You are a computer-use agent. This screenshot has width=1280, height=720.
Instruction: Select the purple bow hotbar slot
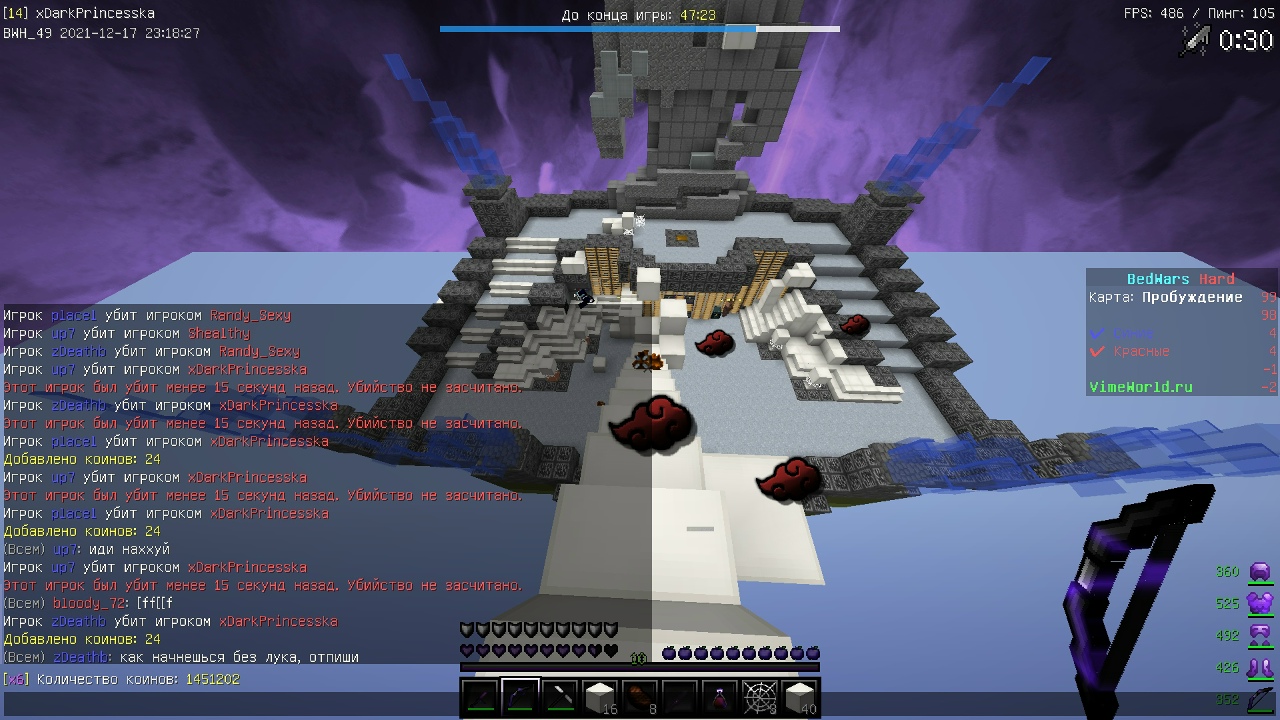(520, 697)
